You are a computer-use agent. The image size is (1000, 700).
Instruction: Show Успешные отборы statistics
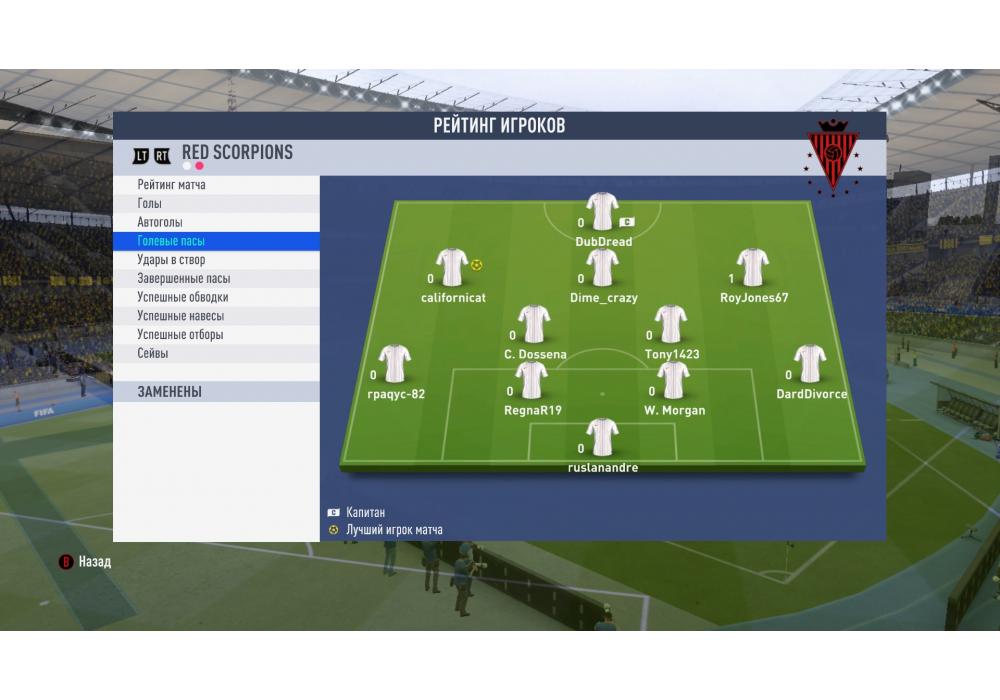180,335
